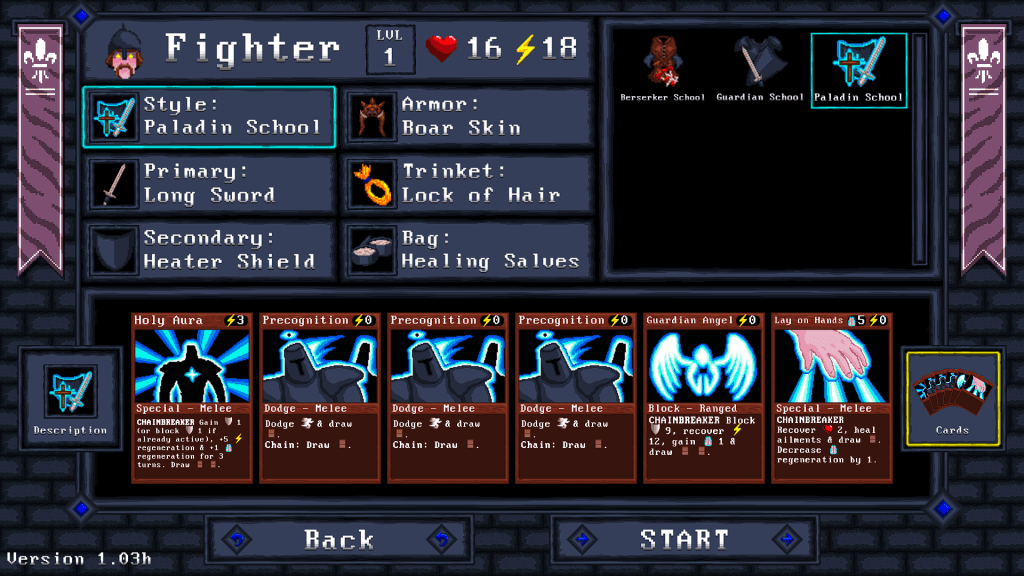Switch to the Cards view

point(952,398)
